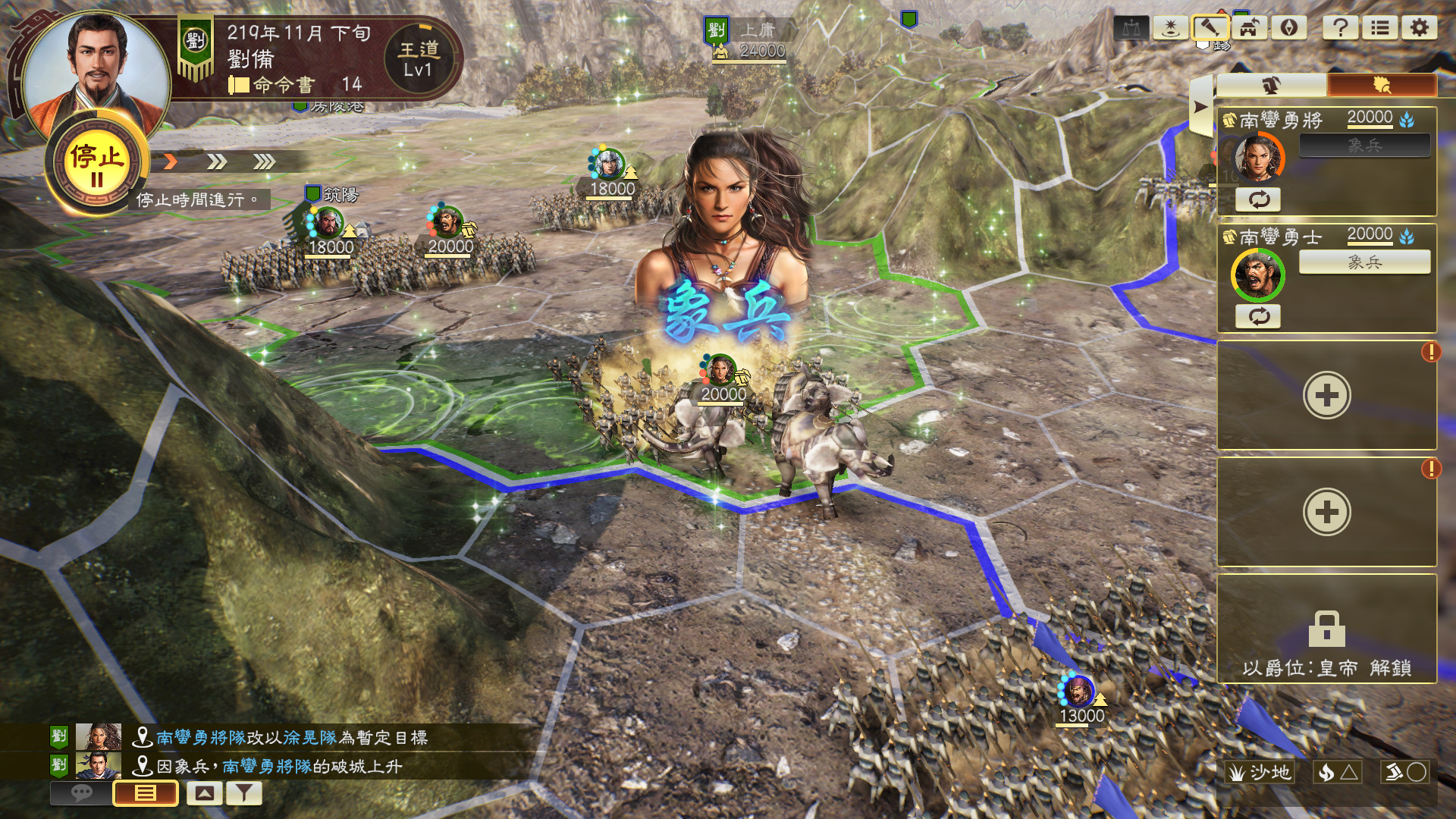Click the starburst target icon button
Screen dimensions: 1456x819
(x=1170, y=28)
